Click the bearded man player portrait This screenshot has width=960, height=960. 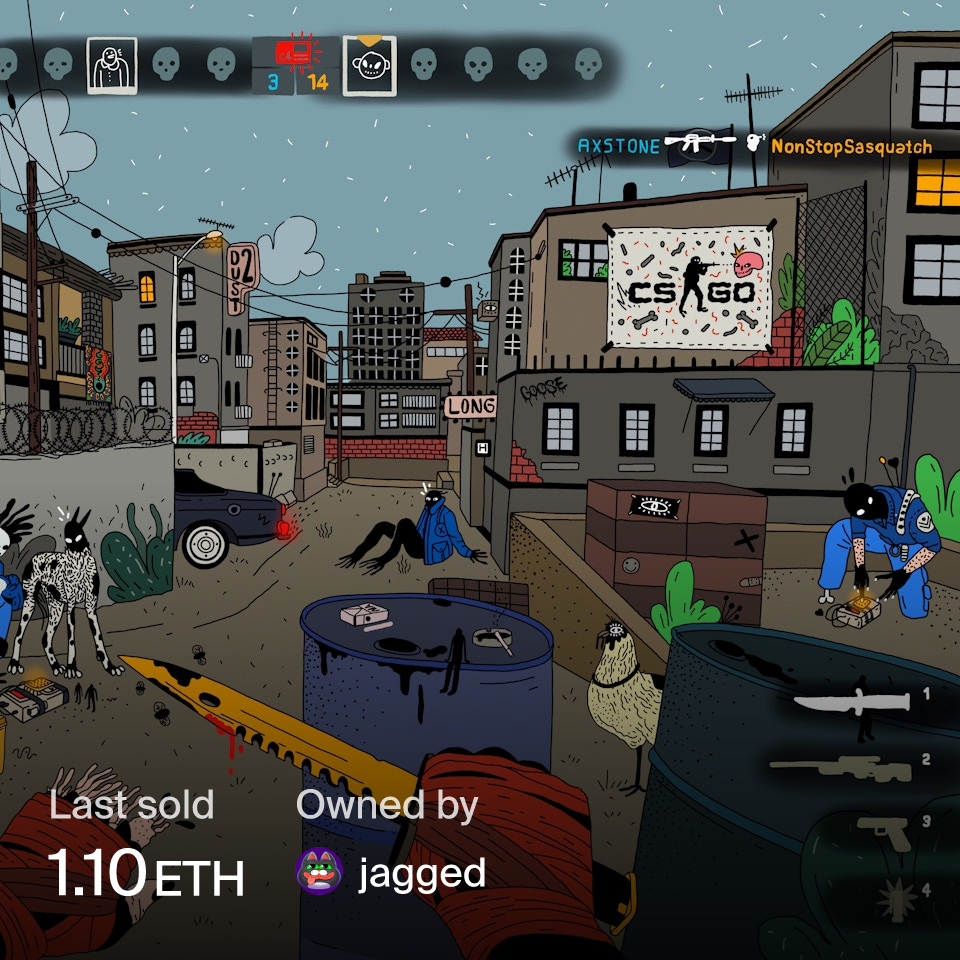click(112, 66)
